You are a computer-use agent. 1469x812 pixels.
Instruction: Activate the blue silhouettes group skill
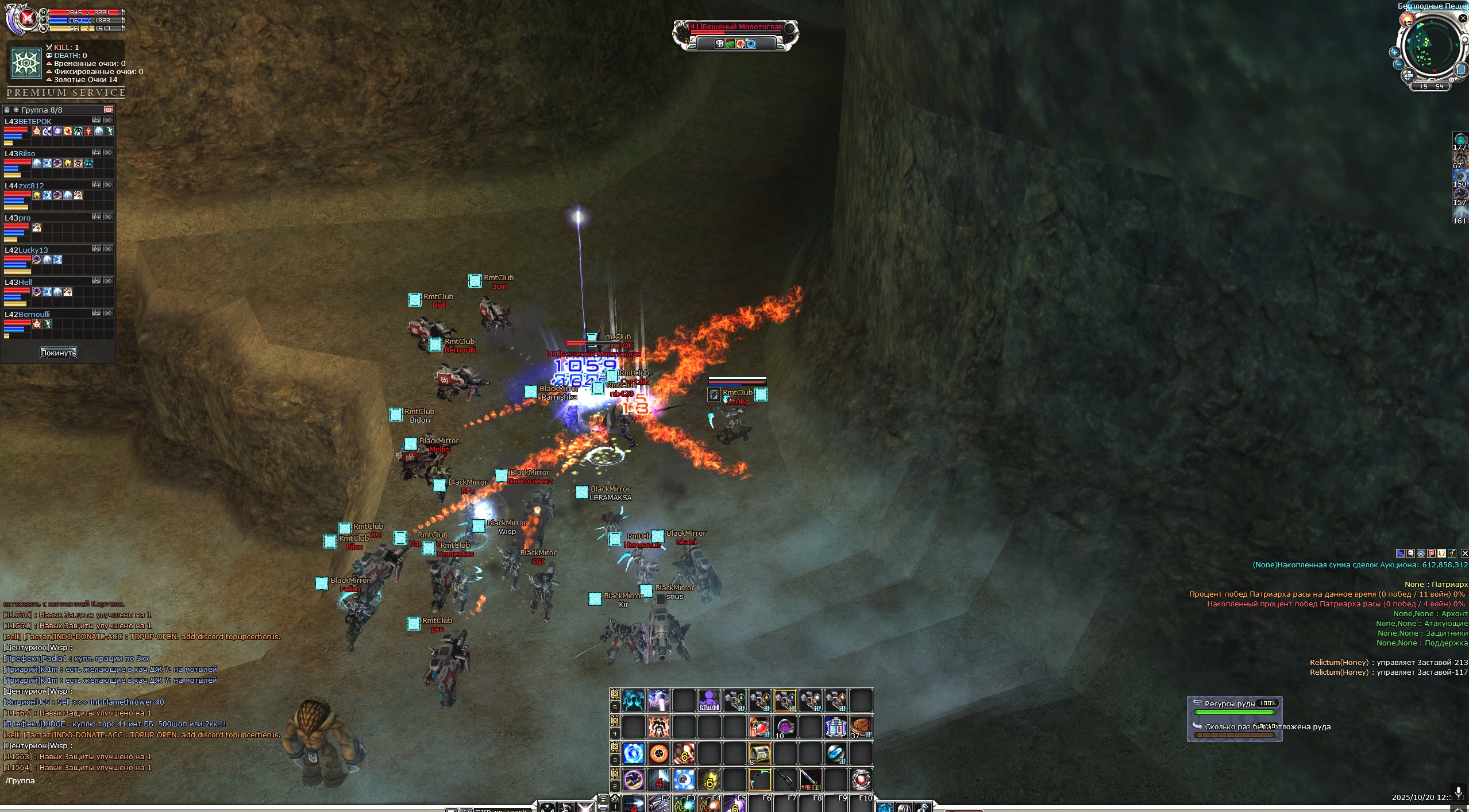[633, 701]
